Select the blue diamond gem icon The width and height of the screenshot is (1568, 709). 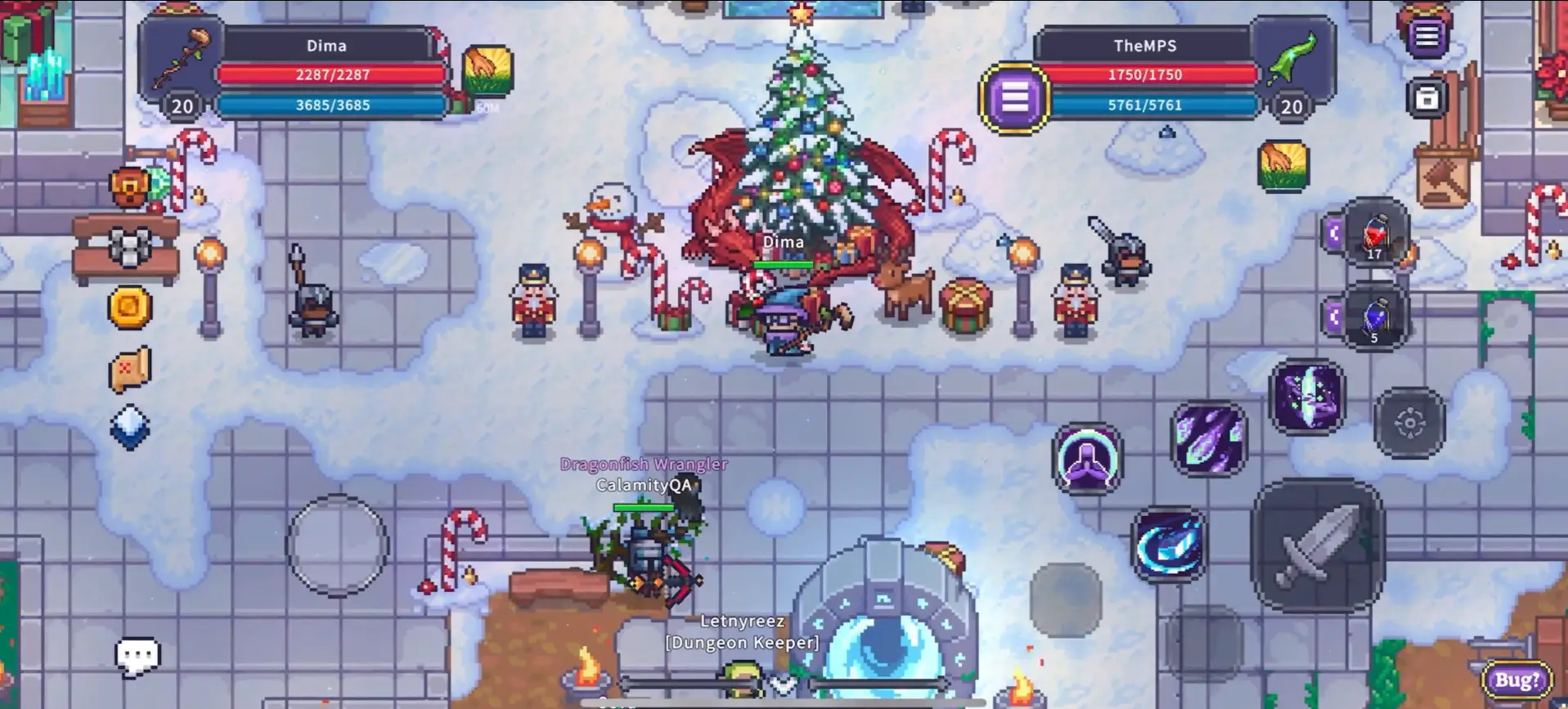[x=130, y=427]
